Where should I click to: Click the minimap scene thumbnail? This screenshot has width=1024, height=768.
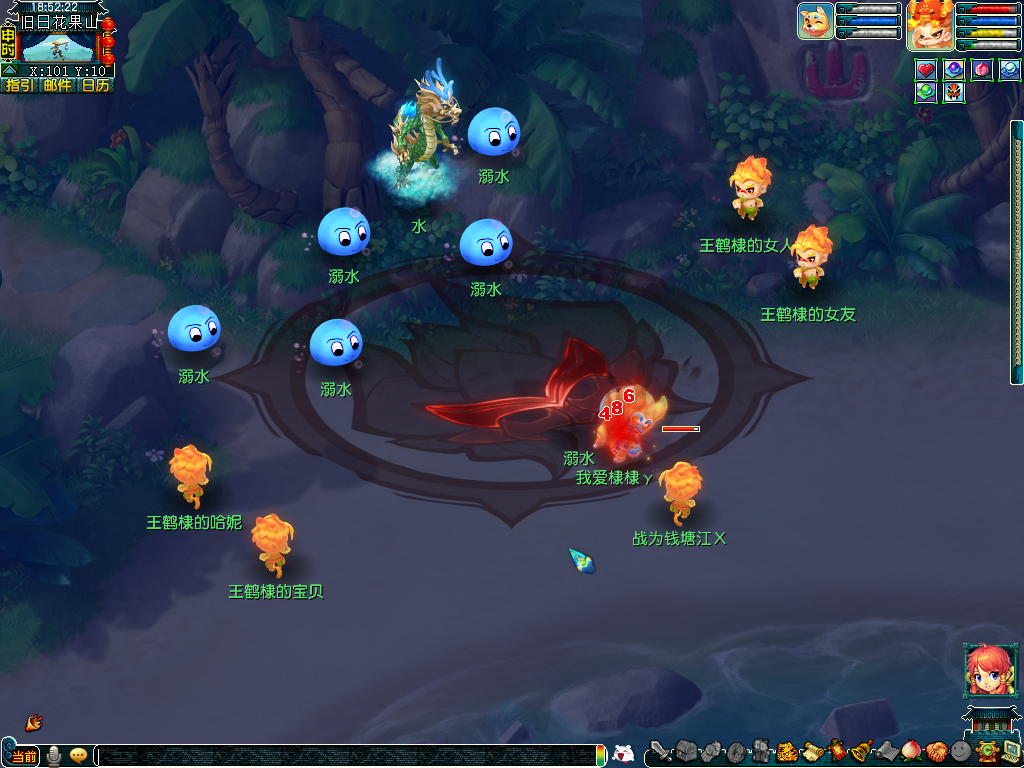pyautogui.click(x=58, y=46)
